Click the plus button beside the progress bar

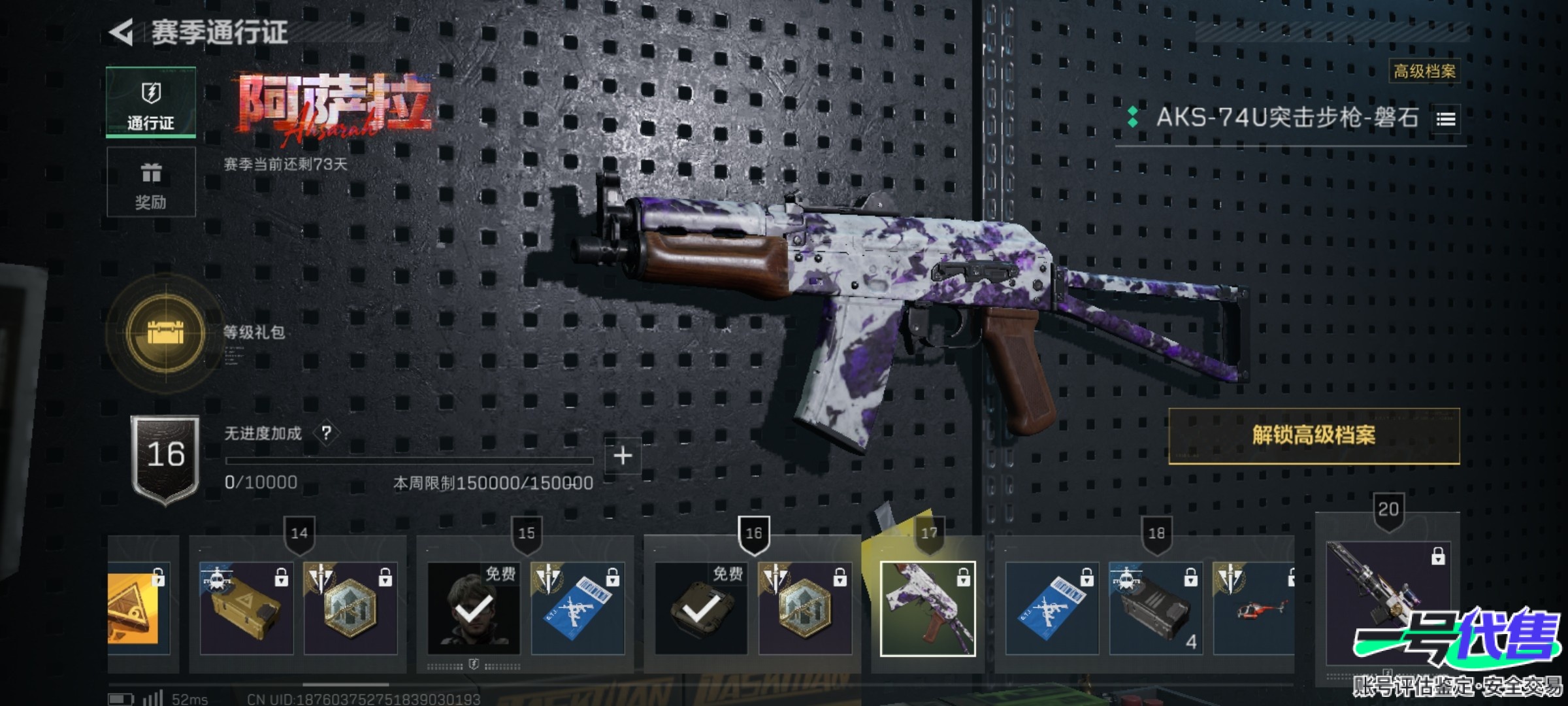click(x=622, y=456)
